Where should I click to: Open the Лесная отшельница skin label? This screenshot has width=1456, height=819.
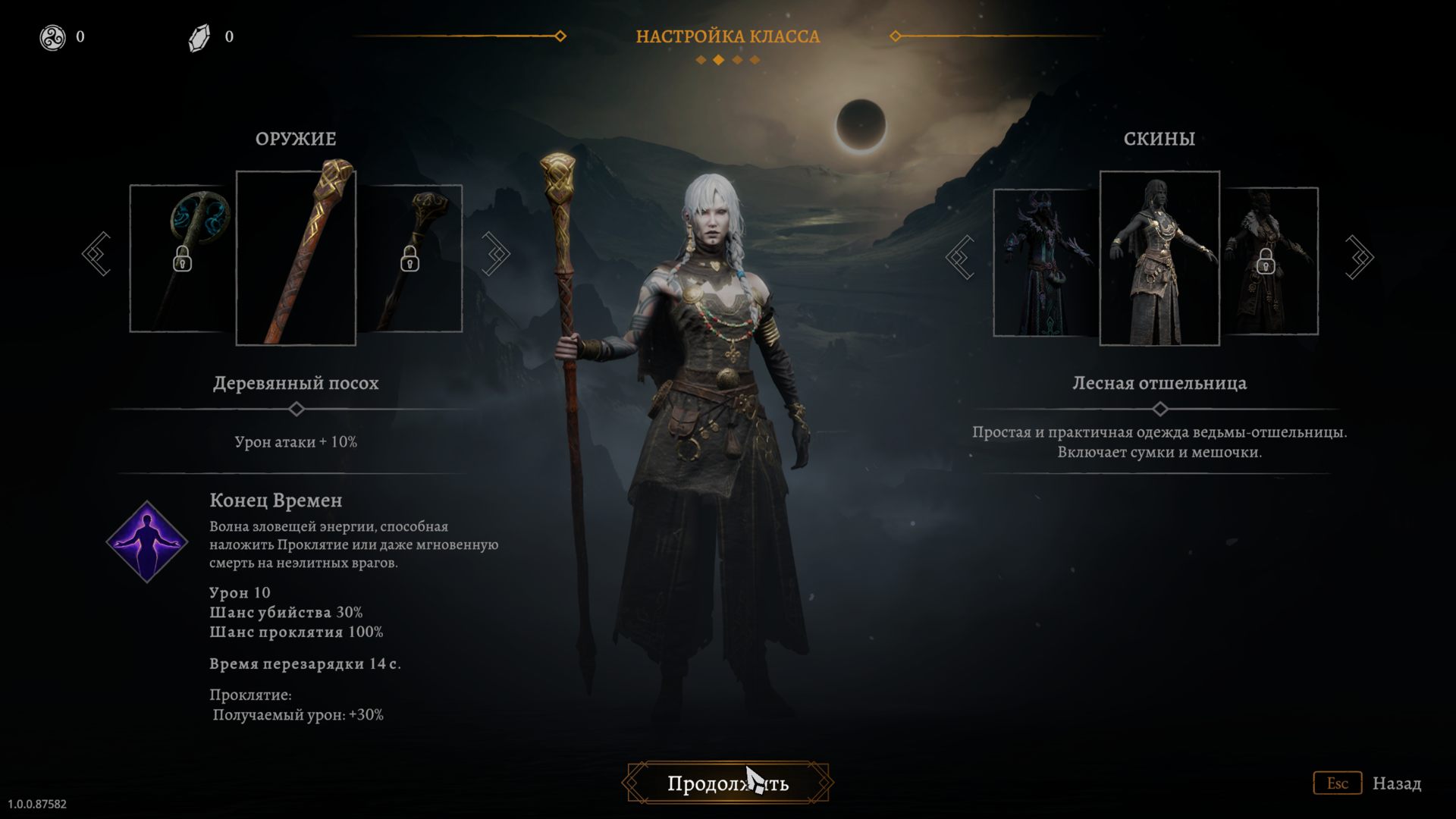1159,383
